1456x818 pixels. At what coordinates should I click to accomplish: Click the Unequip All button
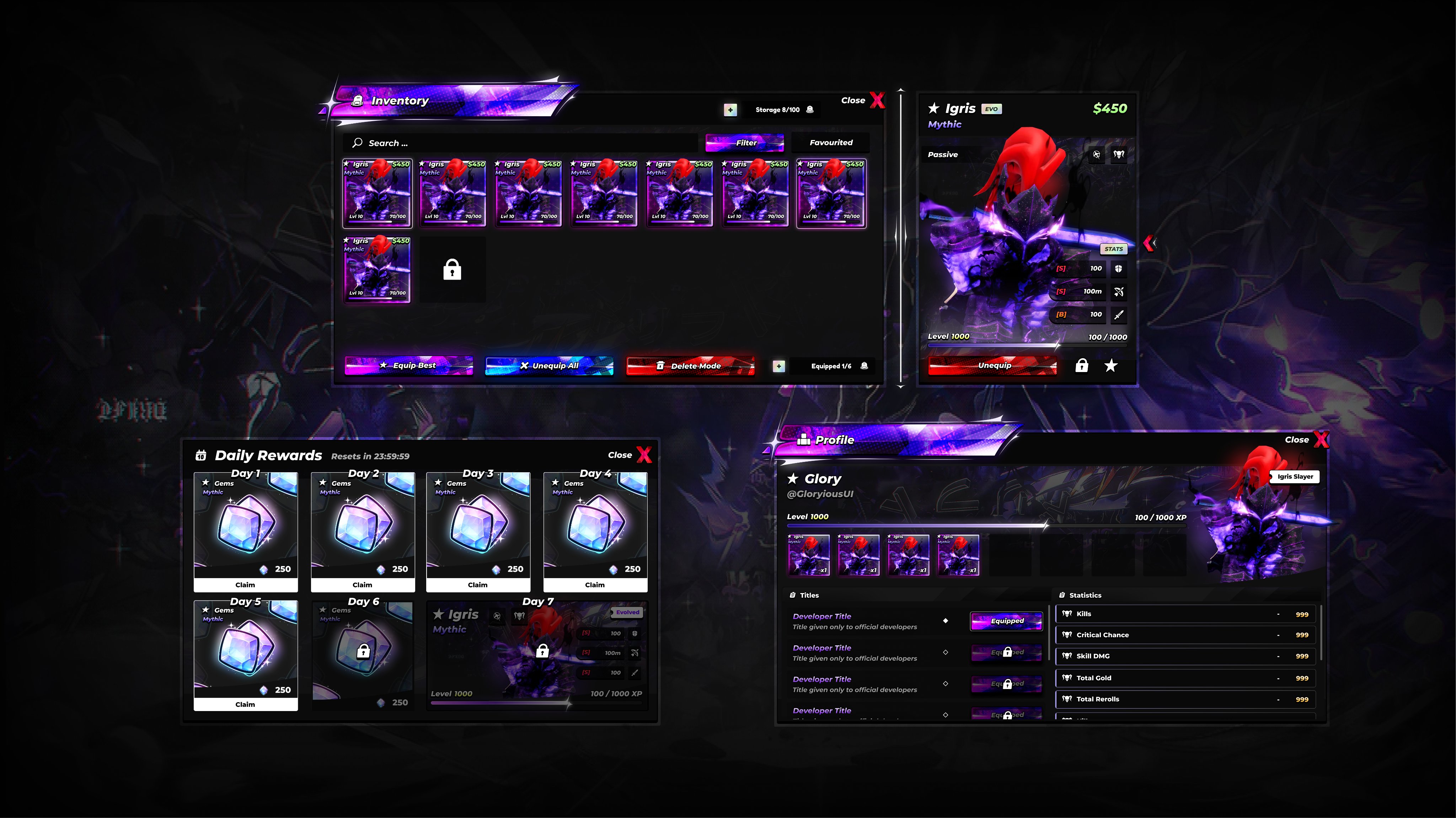click(x=550, y=366)
